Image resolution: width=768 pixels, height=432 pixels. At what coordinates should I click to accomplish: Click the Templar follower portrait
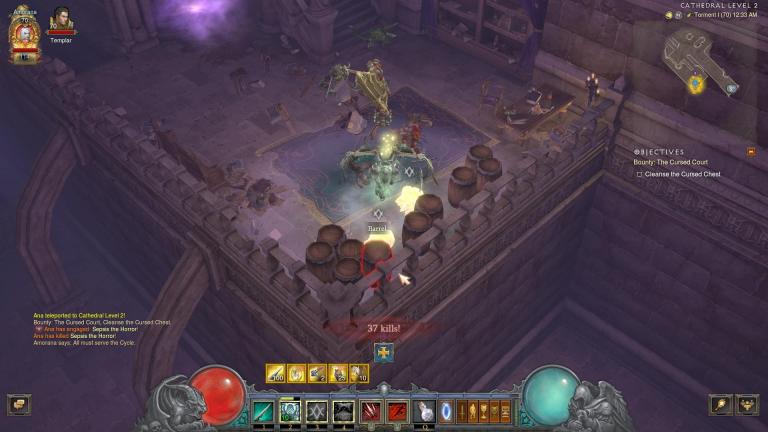62,20
